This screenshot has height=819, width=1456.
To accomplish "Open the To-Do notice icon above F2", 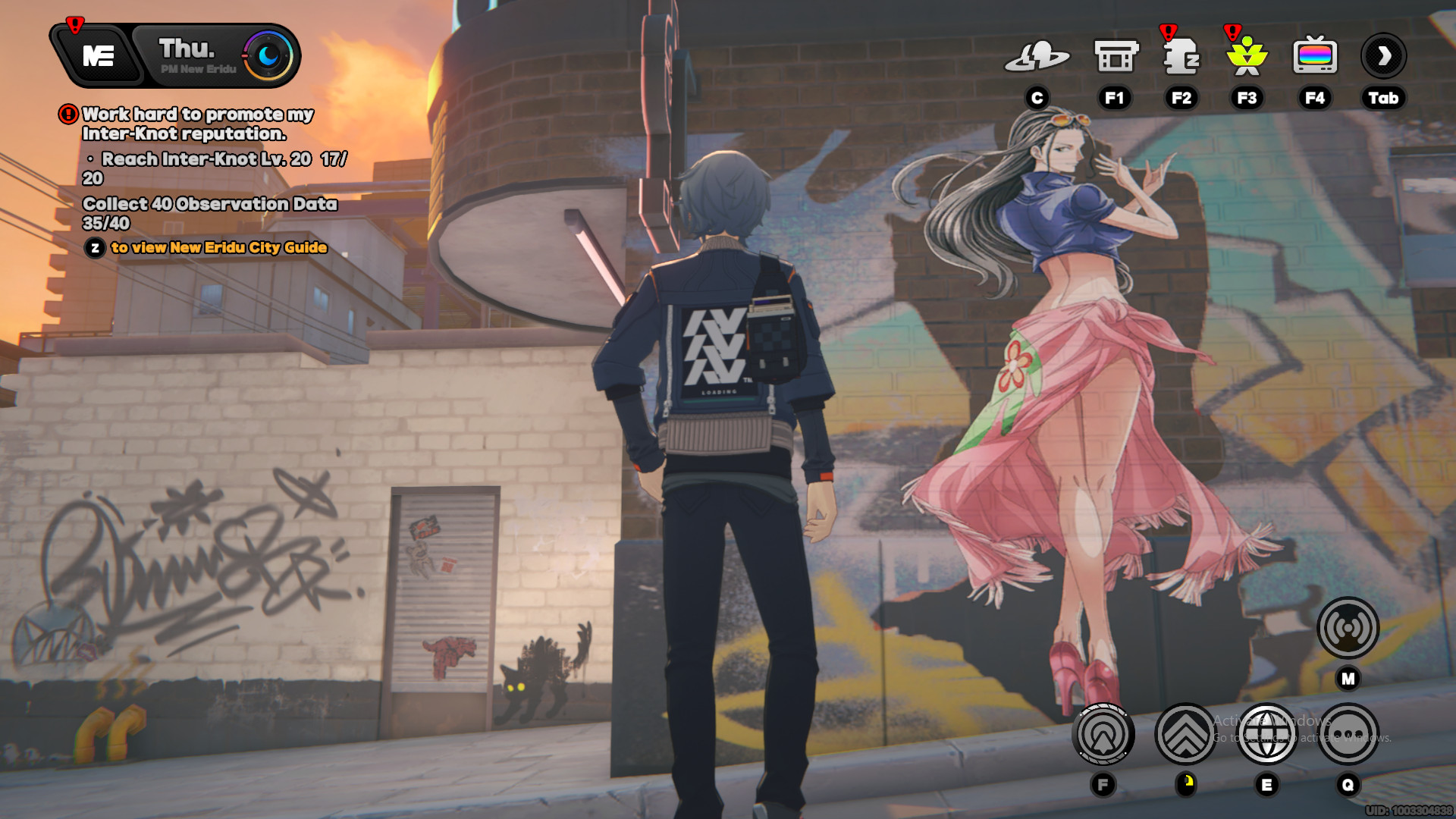I will coord(1181,55).
